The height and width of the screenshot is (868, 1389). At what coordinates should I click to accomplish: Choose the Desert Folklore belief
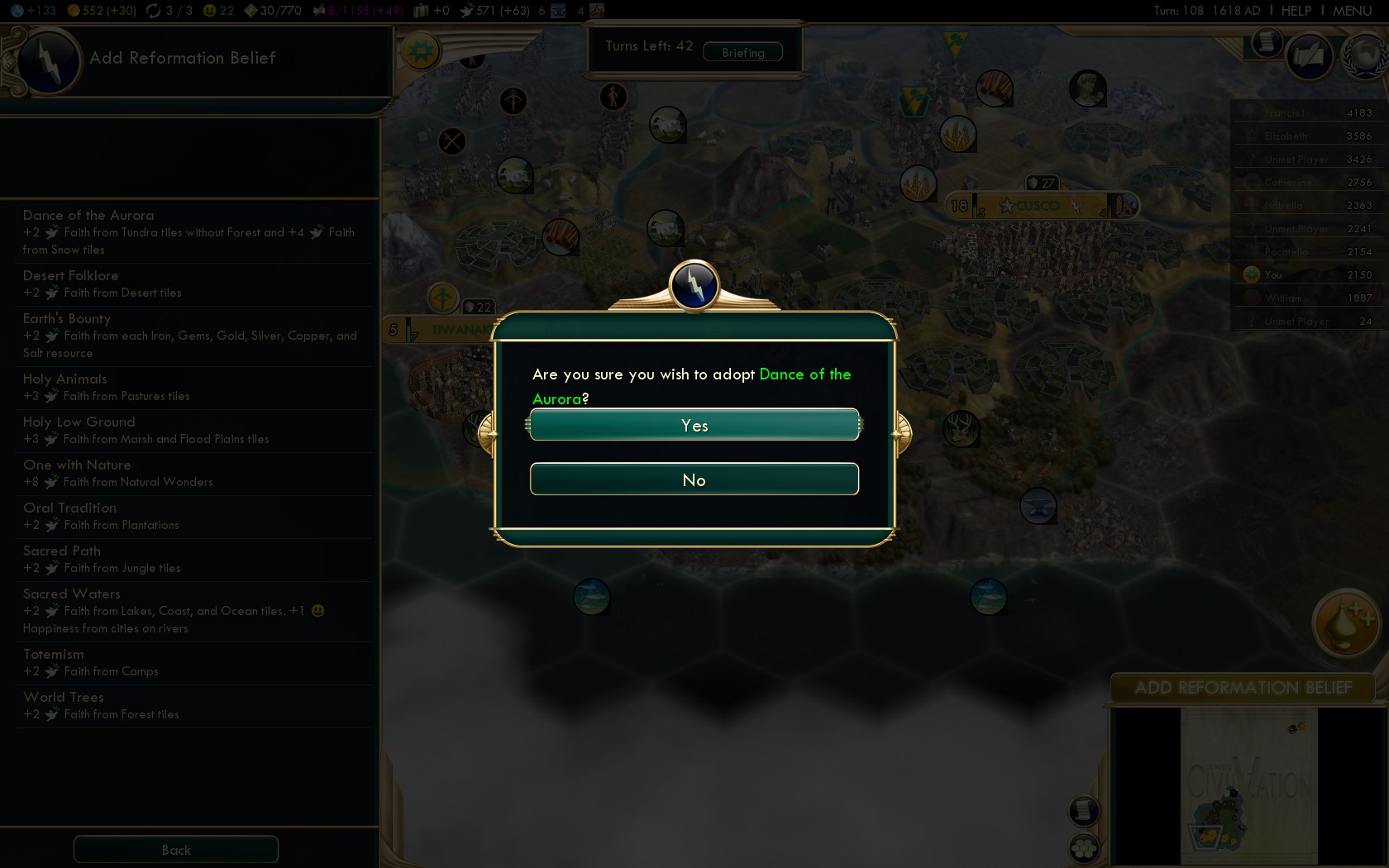tap(189, 284)
